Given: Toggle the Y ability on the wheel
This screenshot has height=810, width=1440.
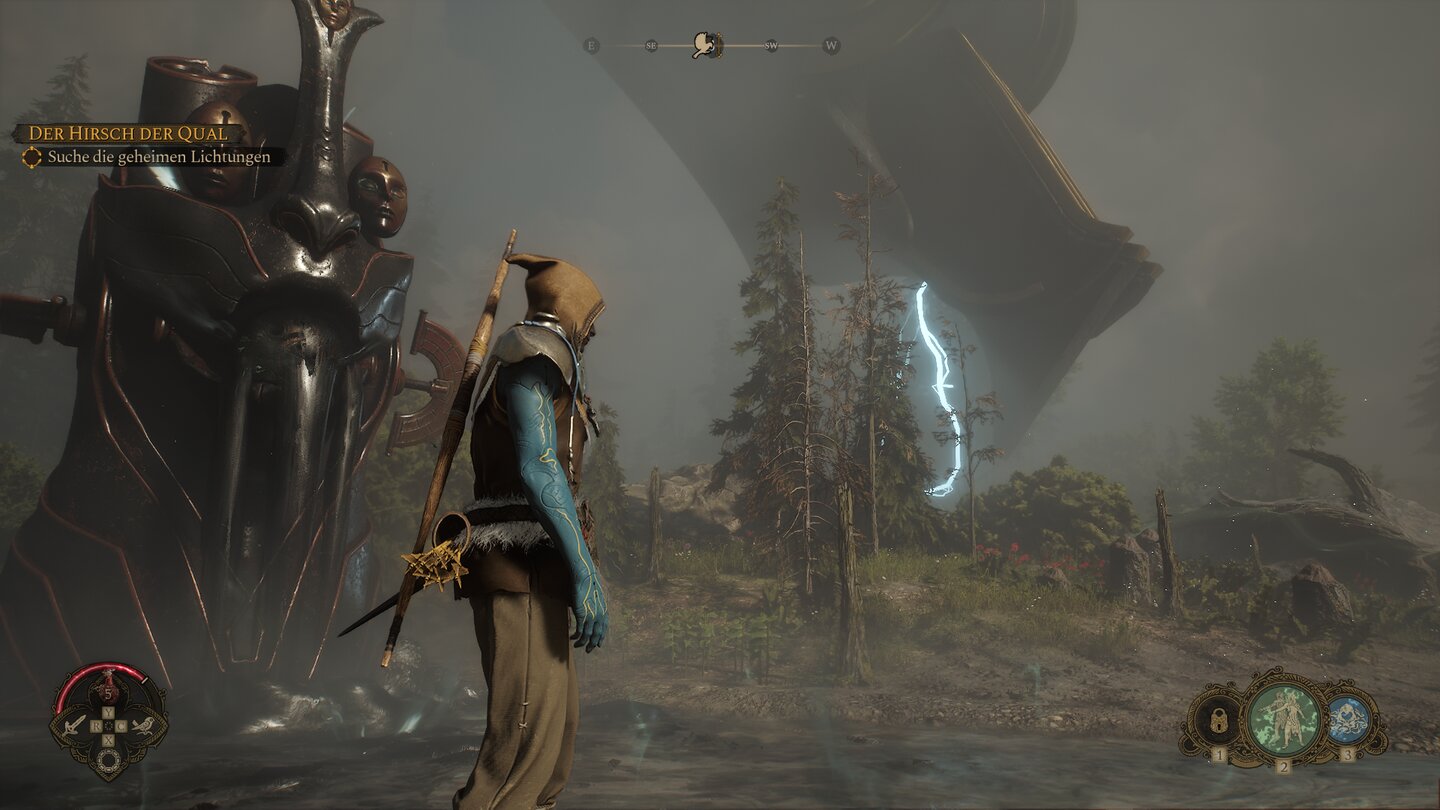Looking at the screenshot, I should click(107, 711).
